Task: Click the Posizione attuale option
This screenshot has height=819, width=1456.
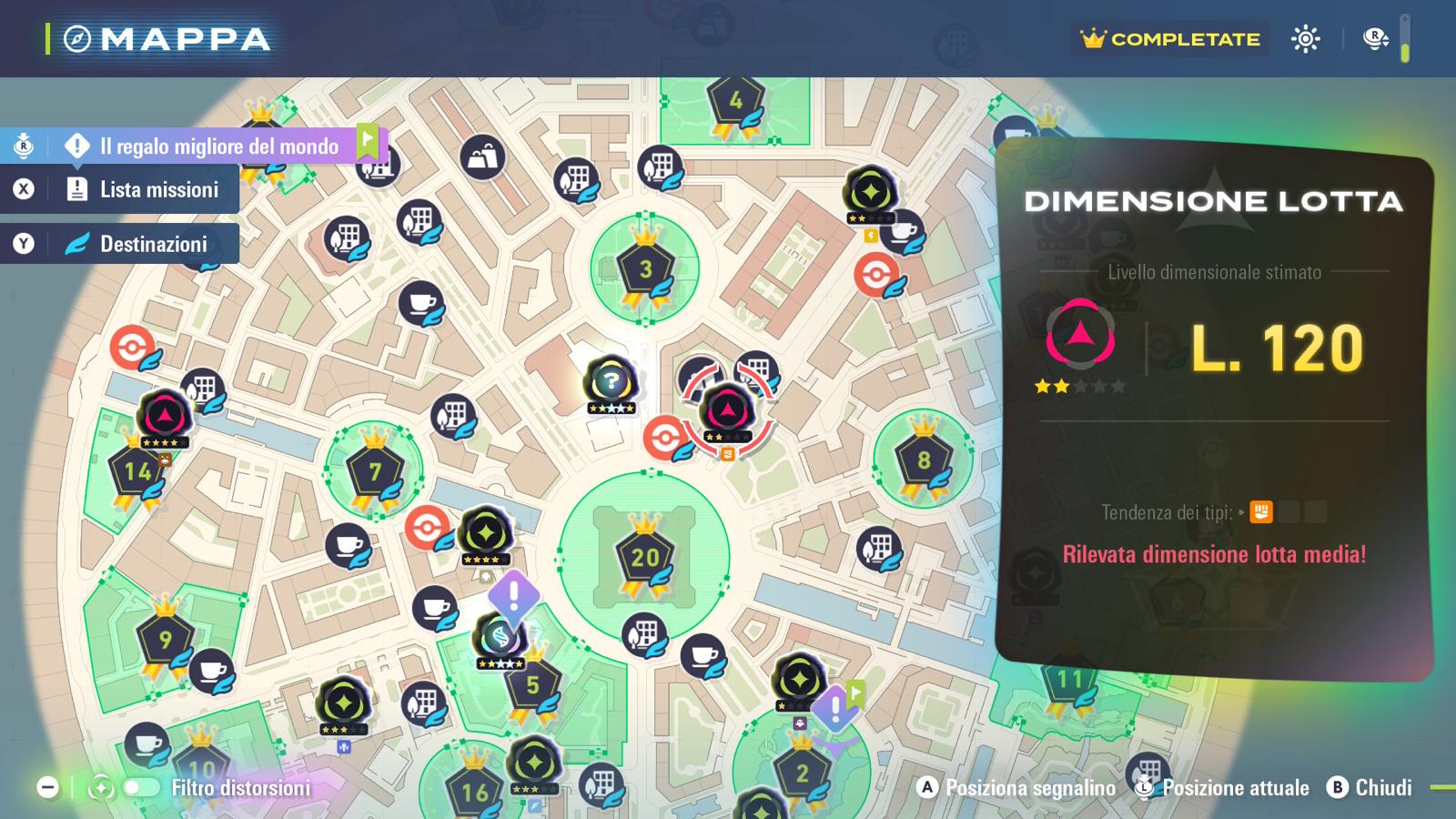Action: coord(1223,788)
